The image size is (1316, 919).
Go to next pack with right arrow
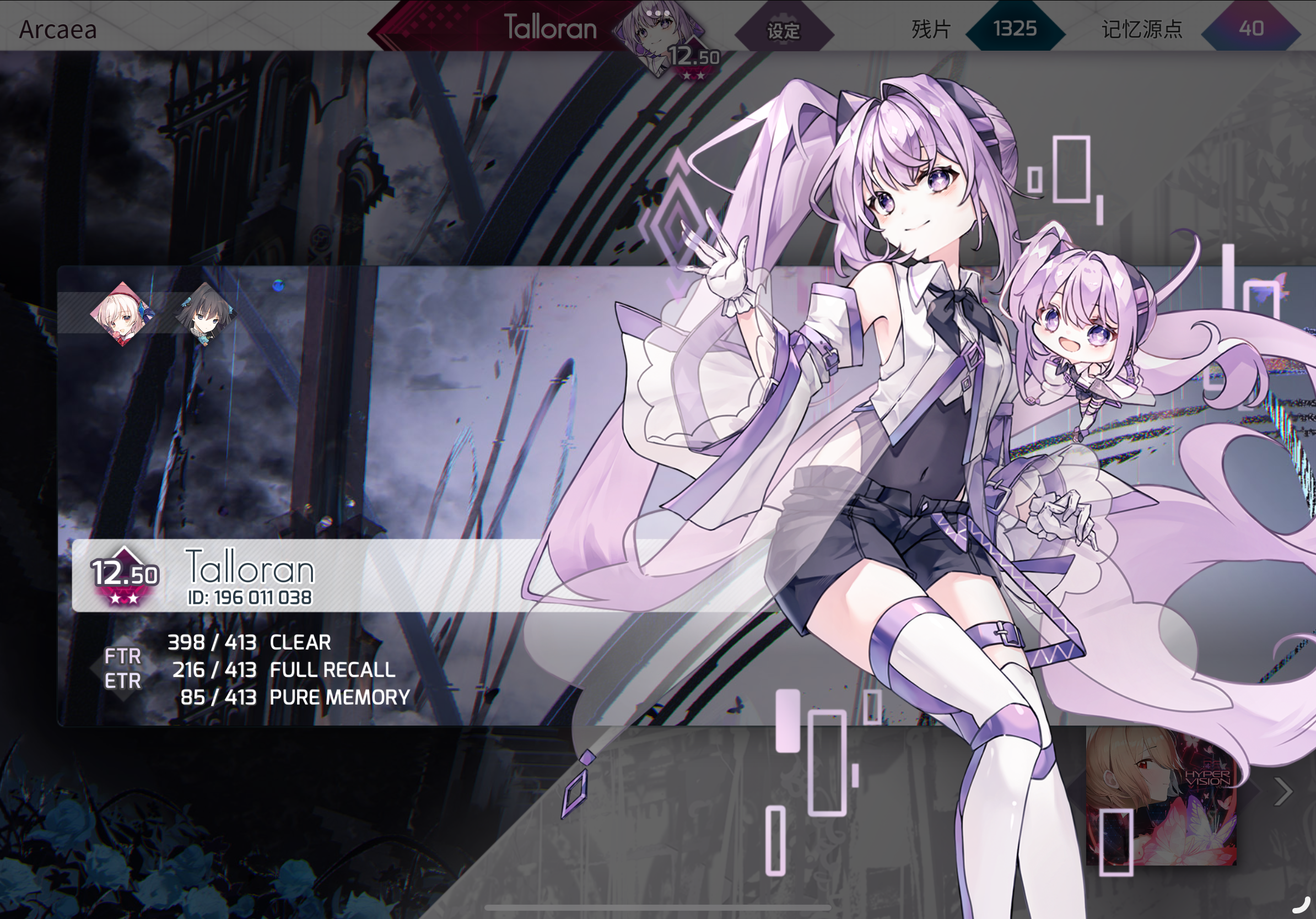click(x=1283, y=792)
